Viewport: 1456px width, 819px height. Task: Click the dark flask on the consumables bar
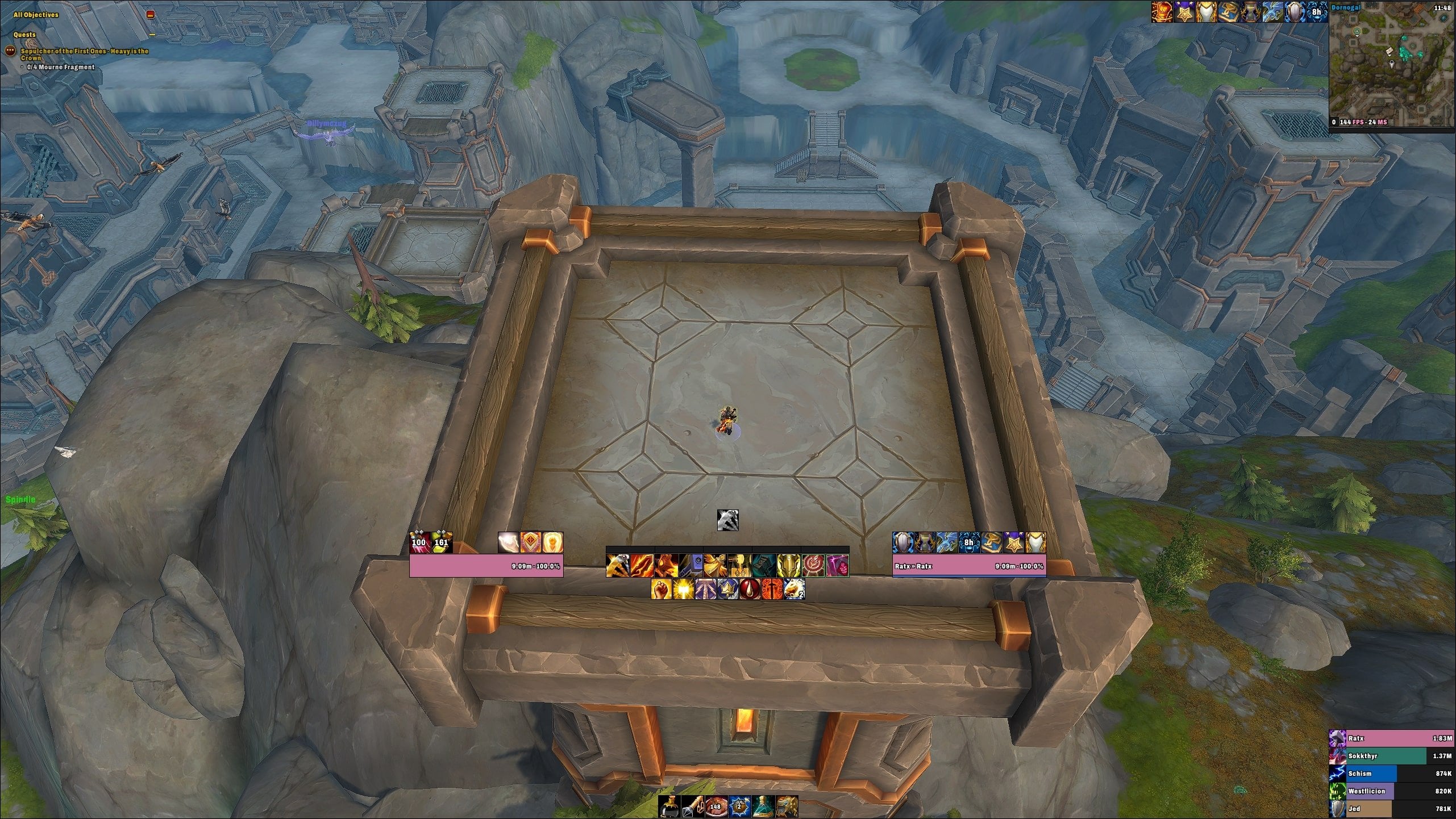(669, 807)
